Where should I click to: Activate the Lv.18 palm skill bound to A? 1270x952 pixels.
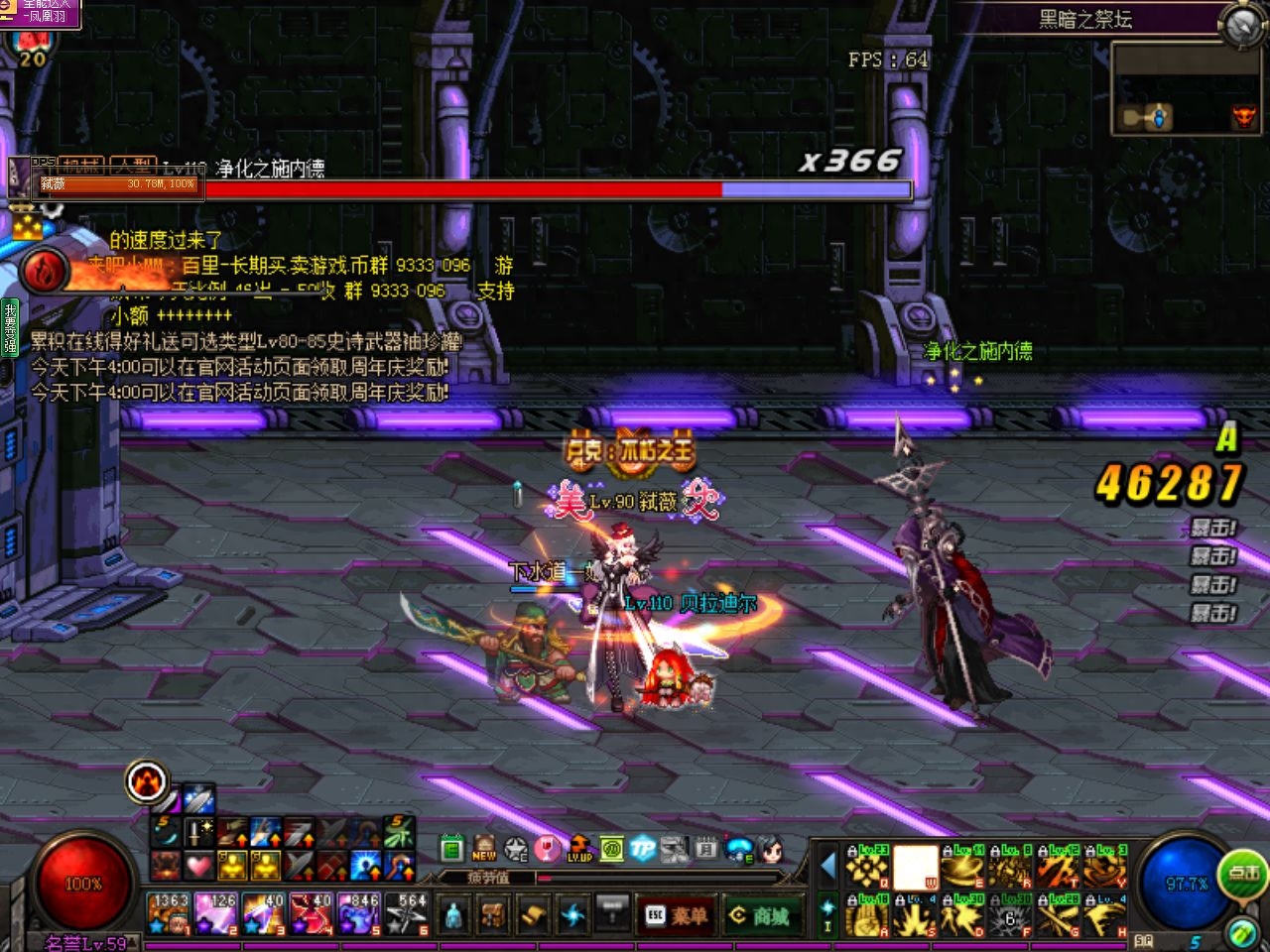[867, 916]
